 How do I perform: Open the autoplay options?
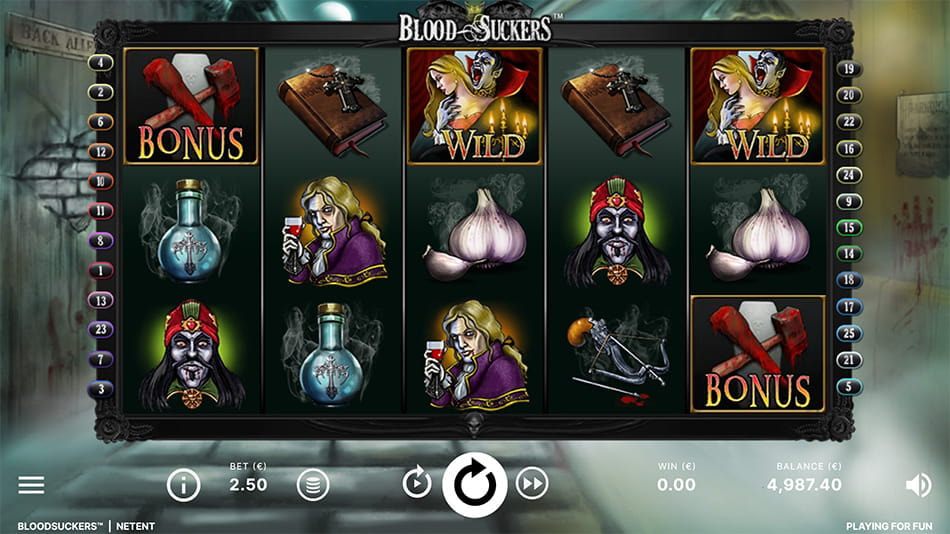[417, 485]
